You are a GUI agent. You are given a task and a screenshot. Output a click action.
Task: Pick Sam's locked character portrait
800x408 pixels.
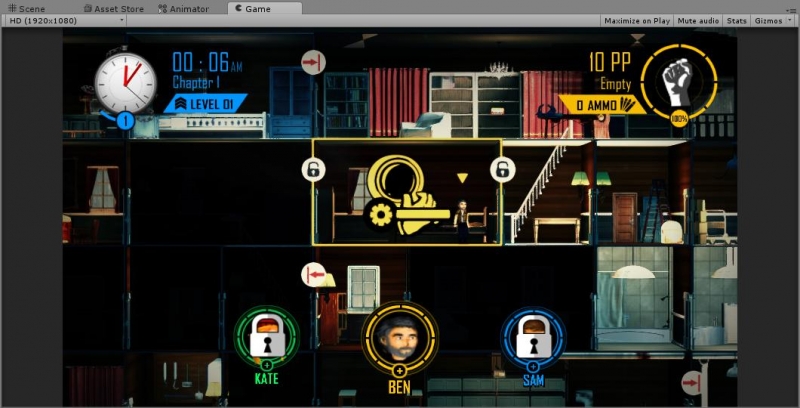tap(533, 337)
